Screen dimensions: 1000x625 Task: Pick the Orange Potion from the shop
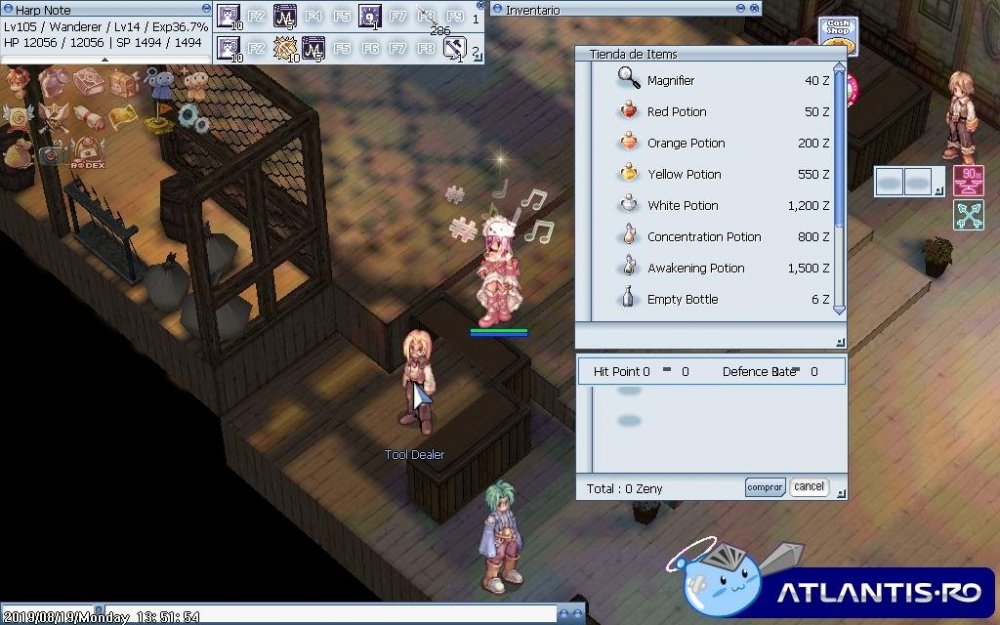(685, 143)
